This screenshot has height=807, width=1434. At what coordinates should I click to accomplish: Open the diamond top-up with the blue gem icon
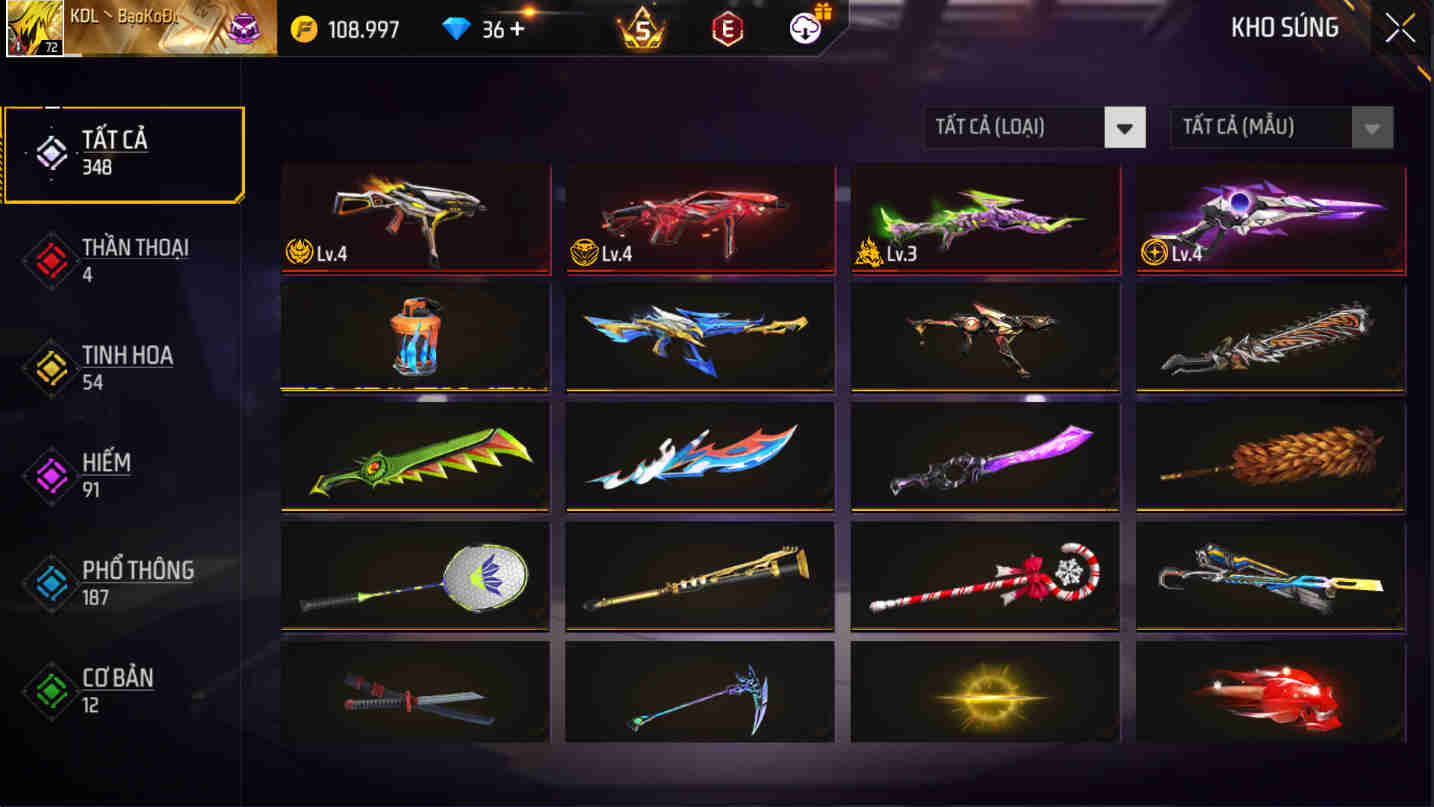(458, 29)
